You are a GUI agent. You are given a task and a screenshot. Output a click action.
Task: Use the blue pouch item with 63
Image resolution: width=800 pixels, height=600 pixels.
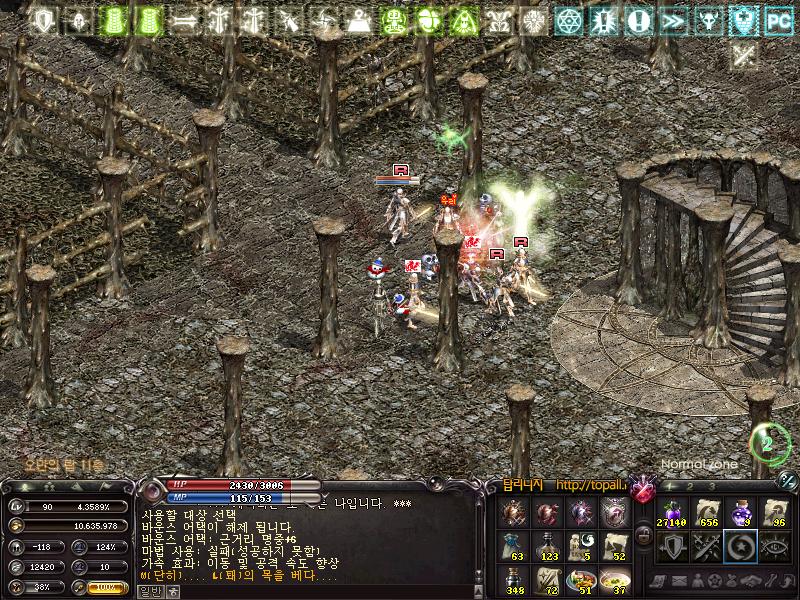click(514, 545)
